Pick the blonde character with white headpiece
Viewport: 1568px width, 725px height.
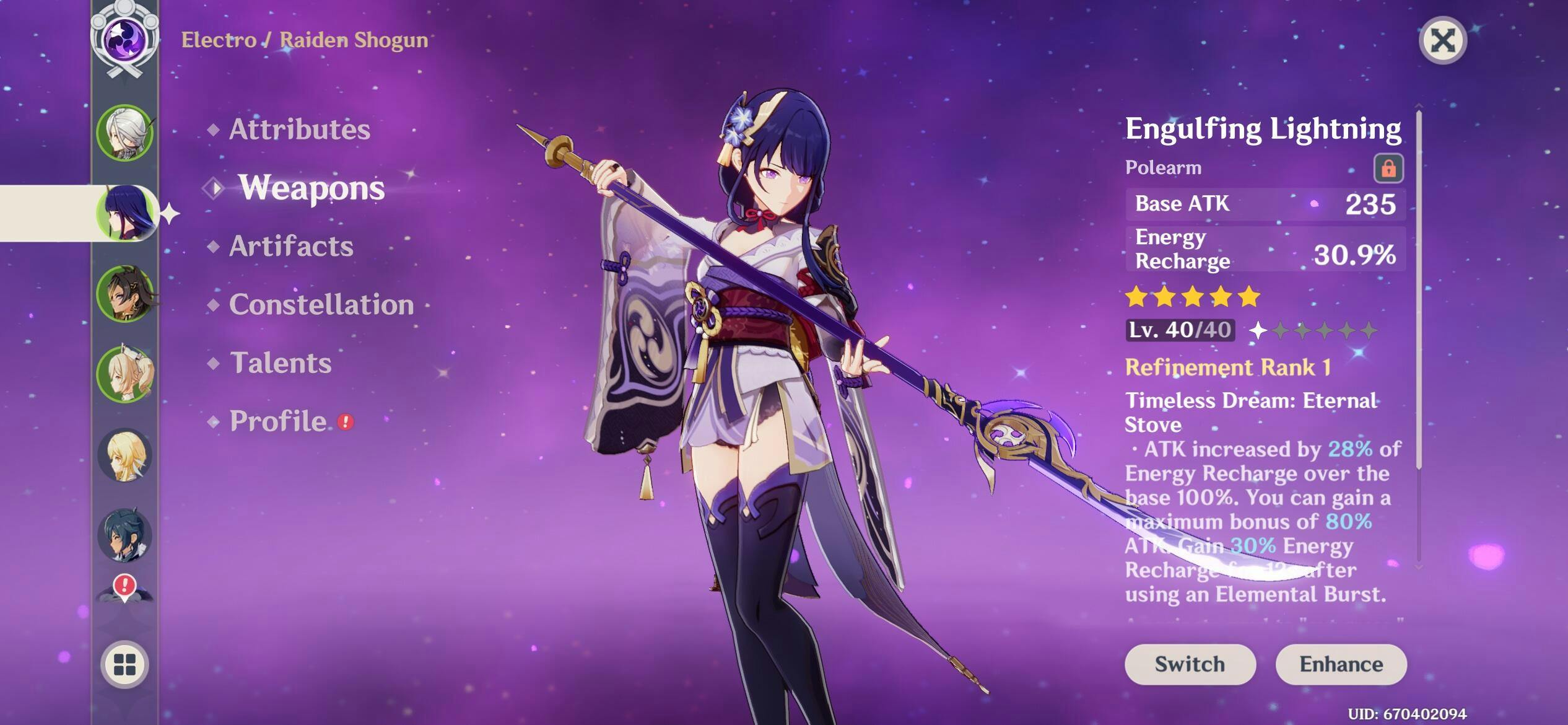[125, 374]
